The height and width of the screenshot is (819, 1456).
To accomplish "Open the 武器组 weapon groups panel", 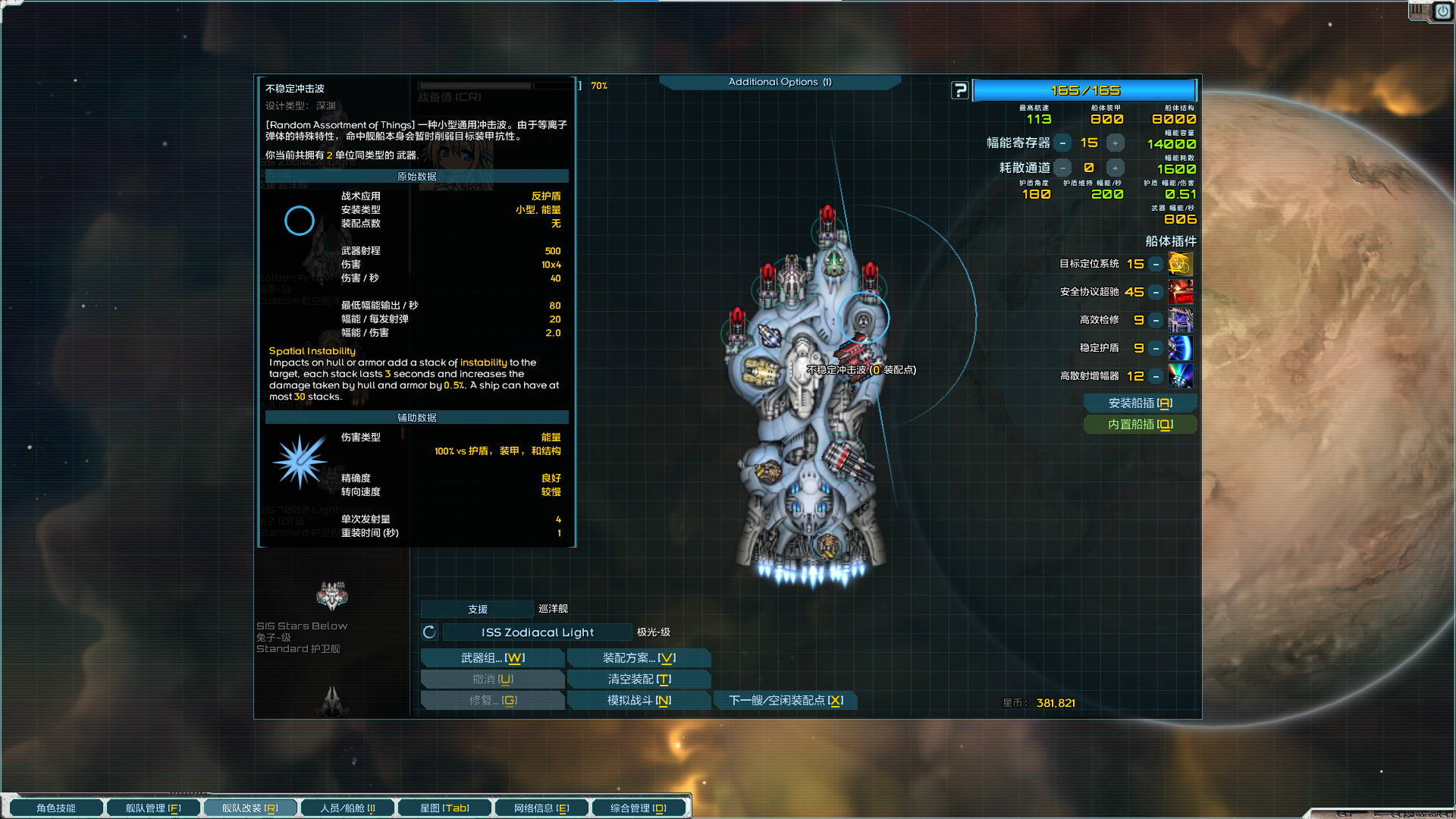I will [492, 658].
